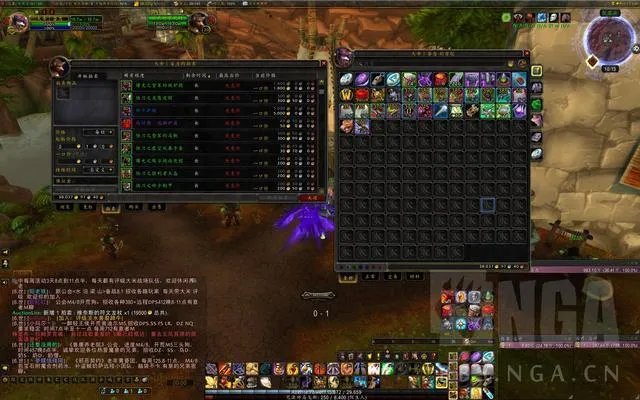Select the first item in bag grid
The height and width of the screenshot is (400, 640).
pos(346,79)
